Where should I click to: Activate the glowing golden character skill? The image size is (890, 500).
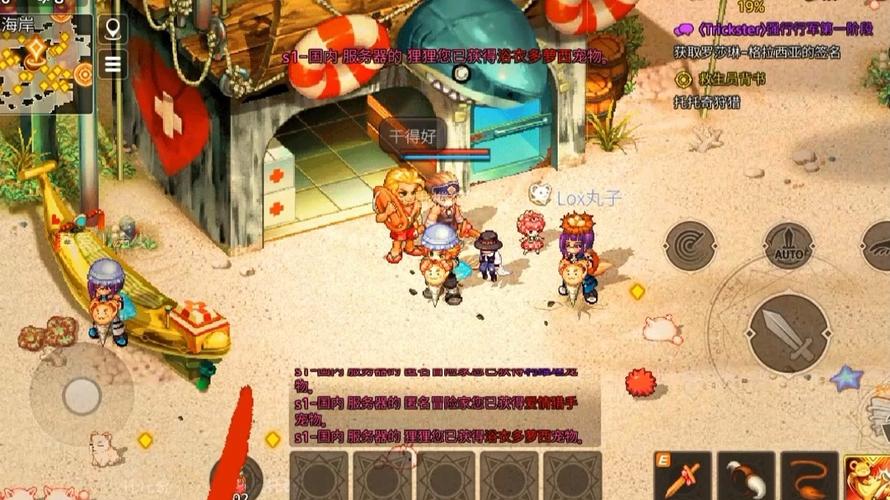pyautogui.click(x=867, y=476)
